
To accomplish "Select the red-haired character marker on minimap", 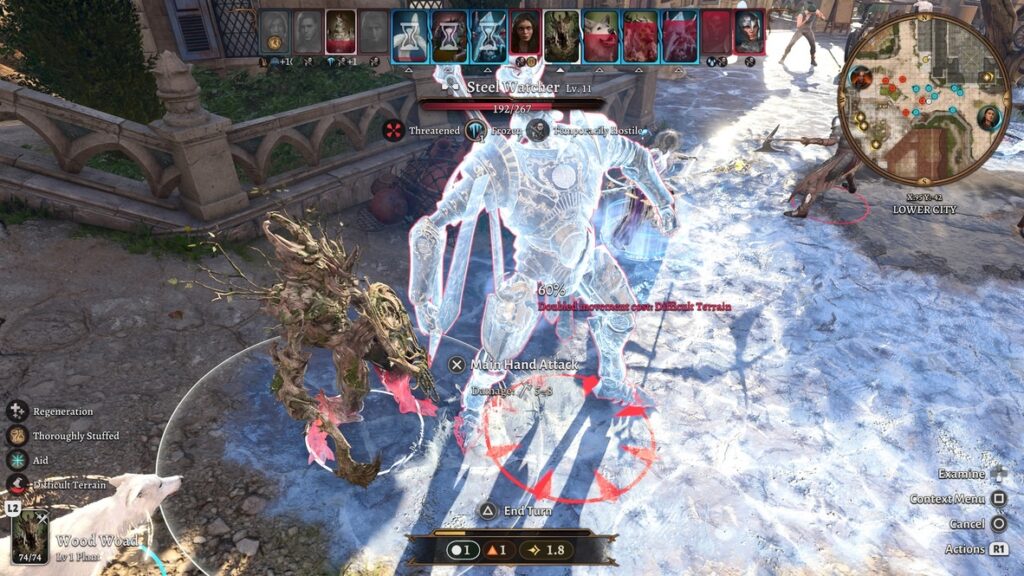I will click(861, 76).
